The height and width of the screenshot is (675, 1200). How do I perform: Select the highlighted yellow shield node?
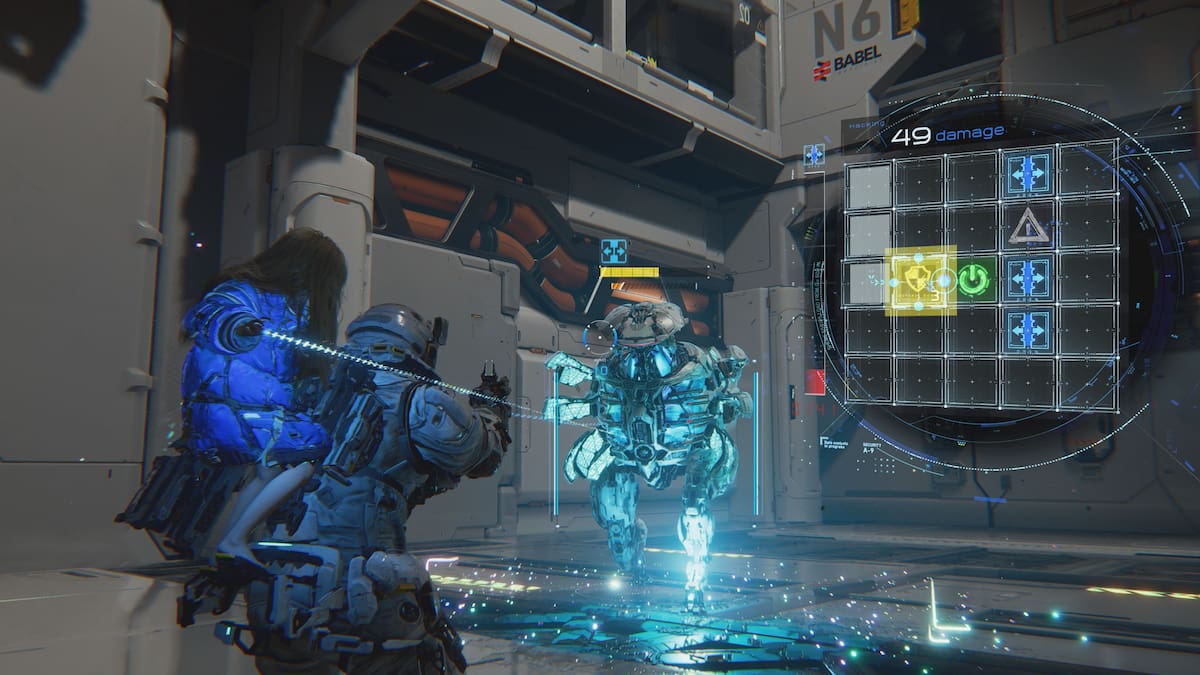pos(920,281)
